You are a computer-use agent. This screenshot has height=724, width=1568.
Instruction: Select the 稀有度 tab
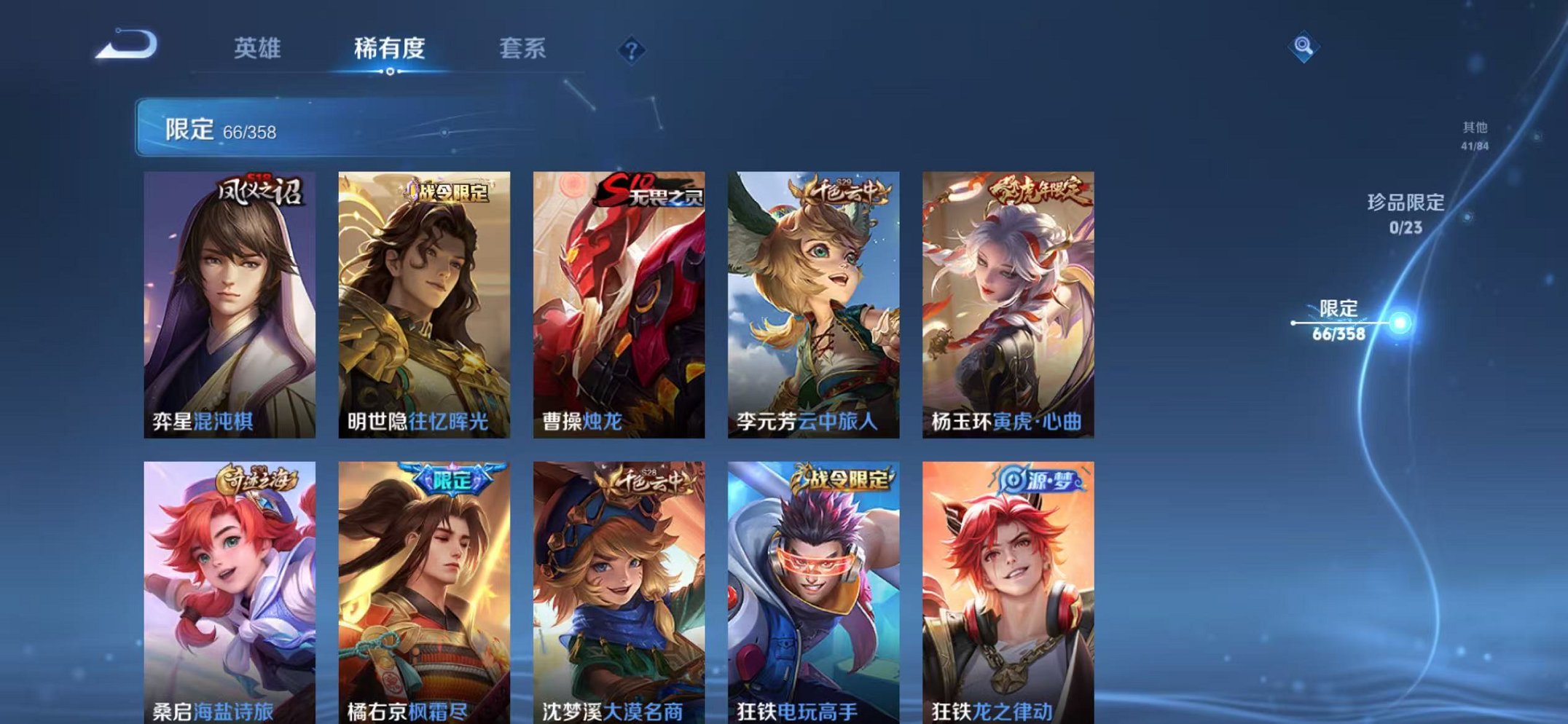pyautogui.click(x=391, y=47)
